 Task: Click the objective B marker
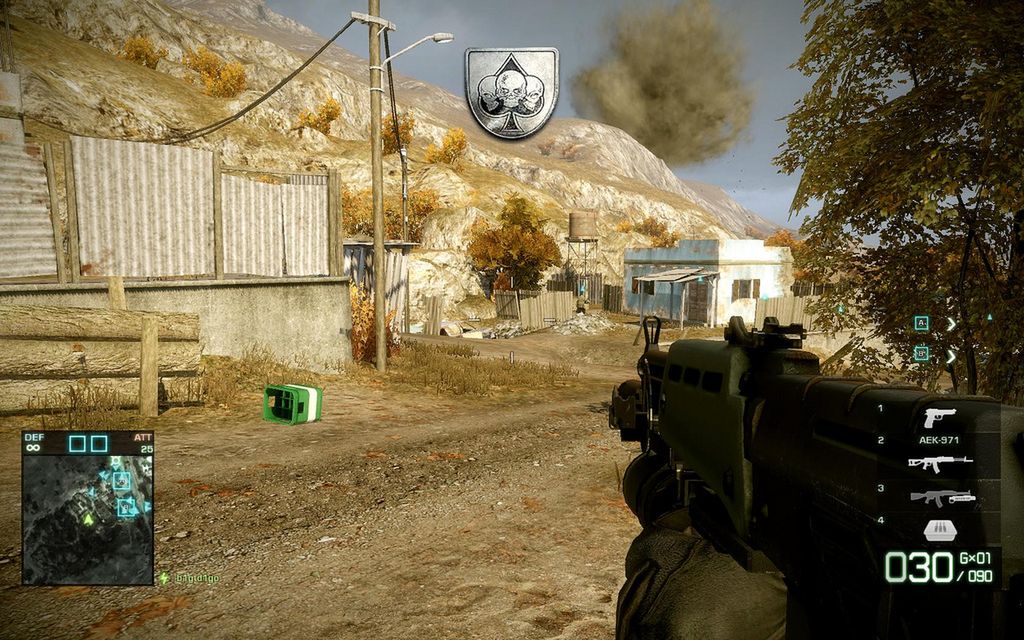coord(921,353)
